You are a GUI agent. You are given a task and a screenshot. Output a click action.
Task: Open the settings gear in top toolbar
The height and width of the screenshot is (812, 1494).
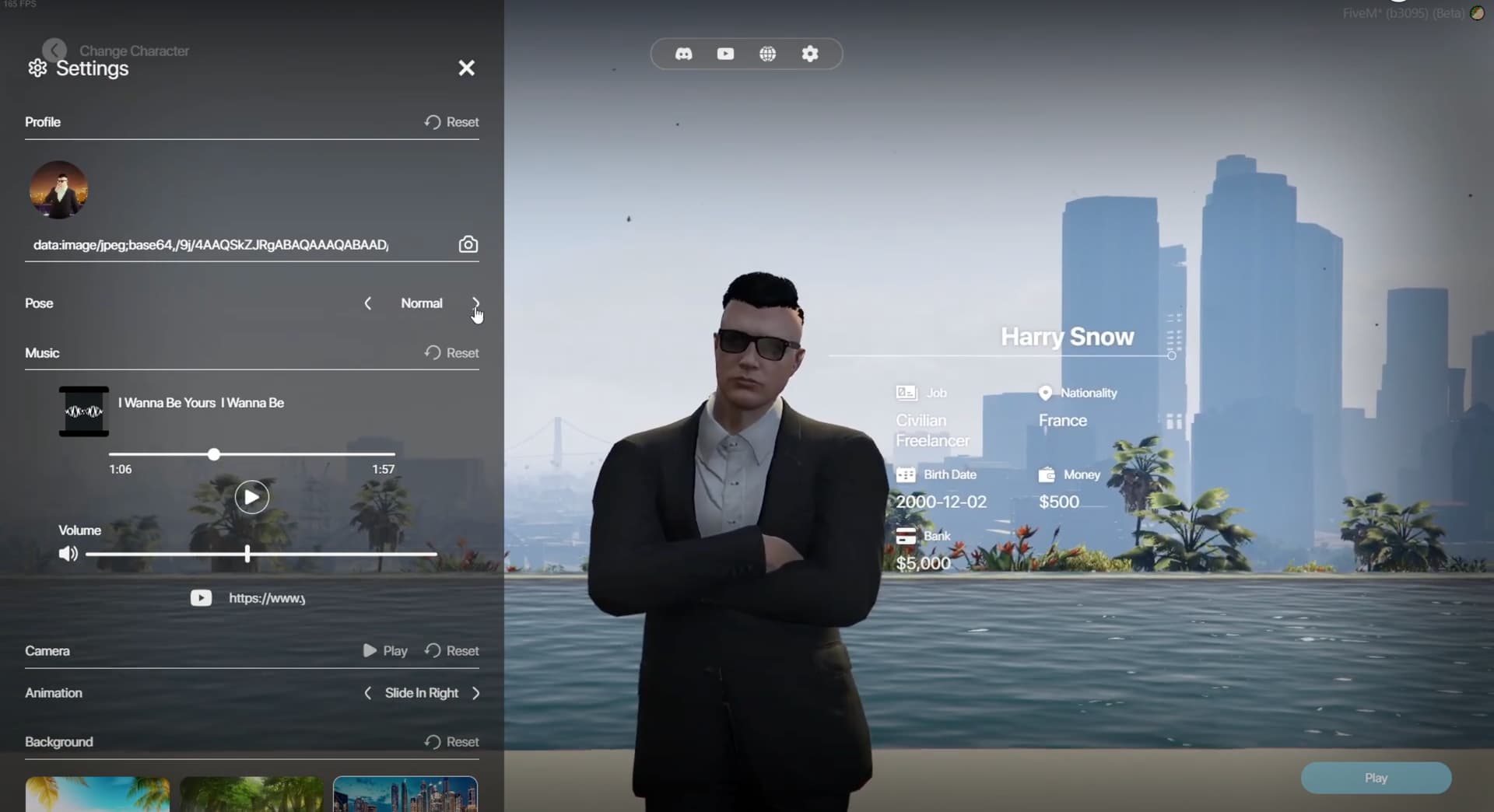810,54
